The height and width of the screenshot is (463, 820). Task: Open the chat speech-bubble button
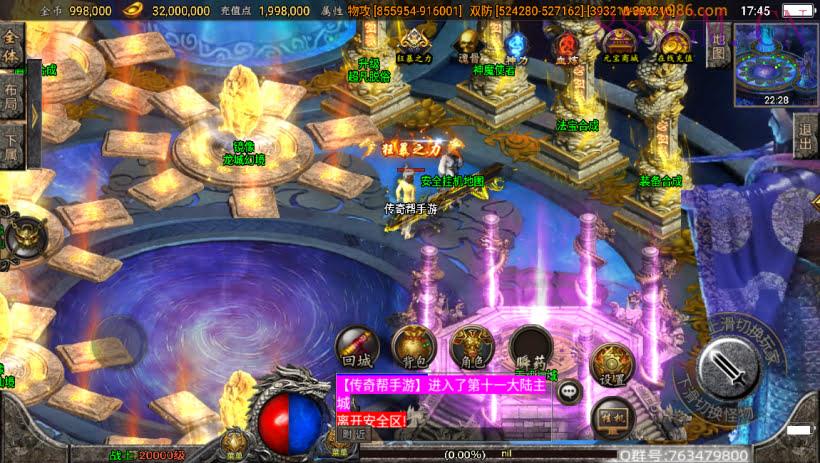[x=570, y=392]
